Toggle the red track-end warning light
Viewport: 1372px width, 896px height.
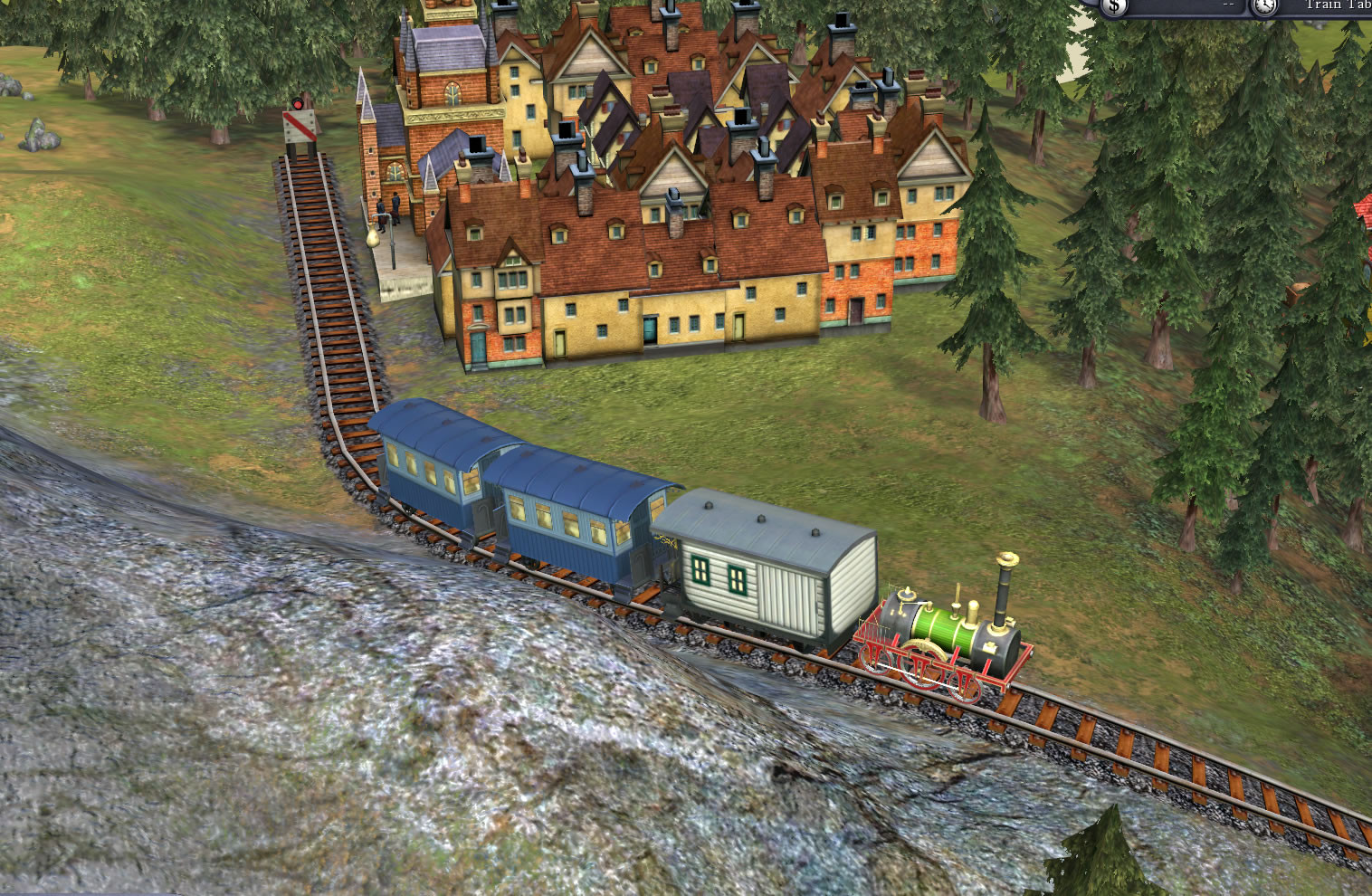point(298,103)
